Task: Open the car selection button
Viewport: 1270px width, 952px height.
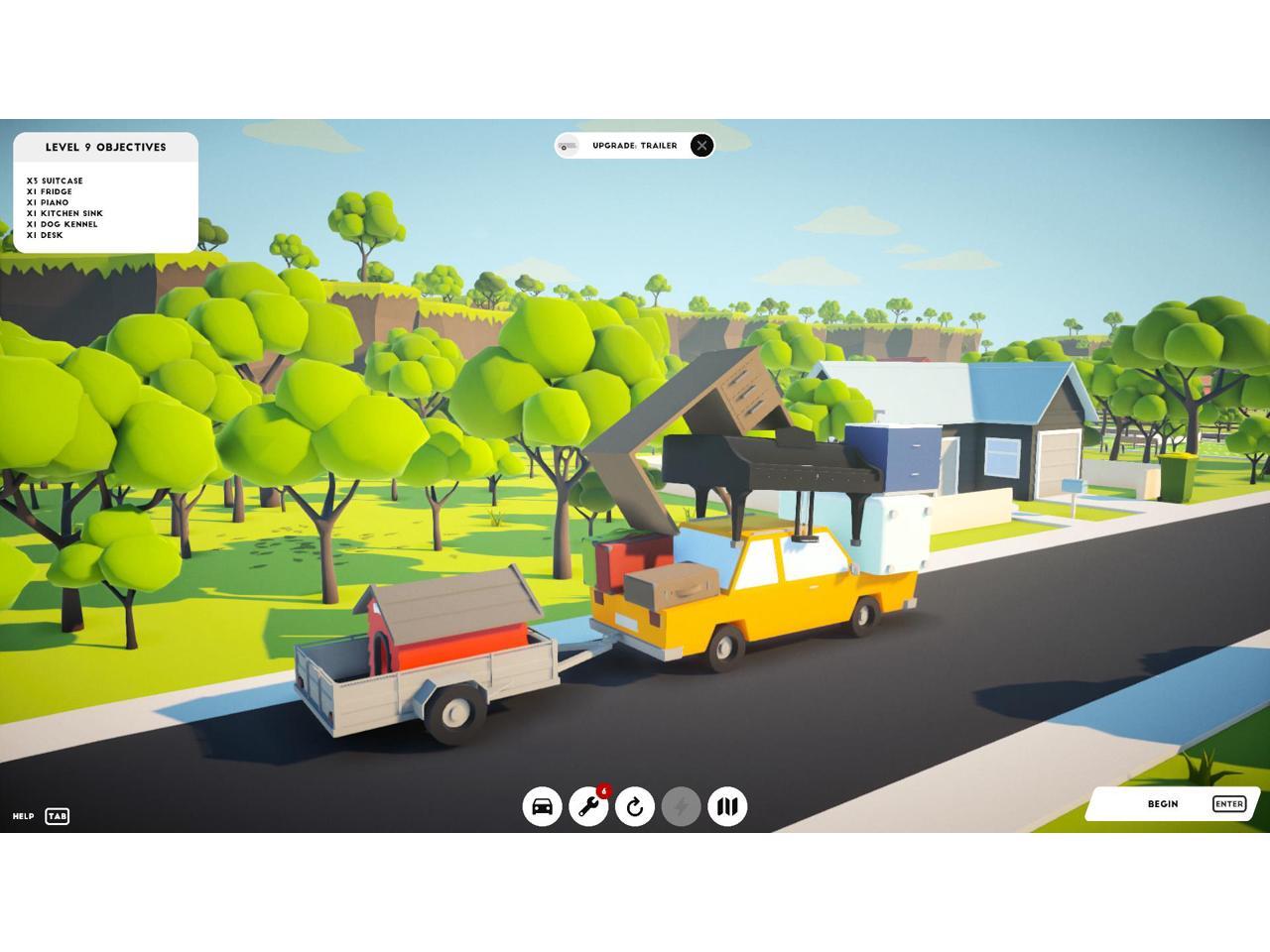Action: click(x=543, y=806)
